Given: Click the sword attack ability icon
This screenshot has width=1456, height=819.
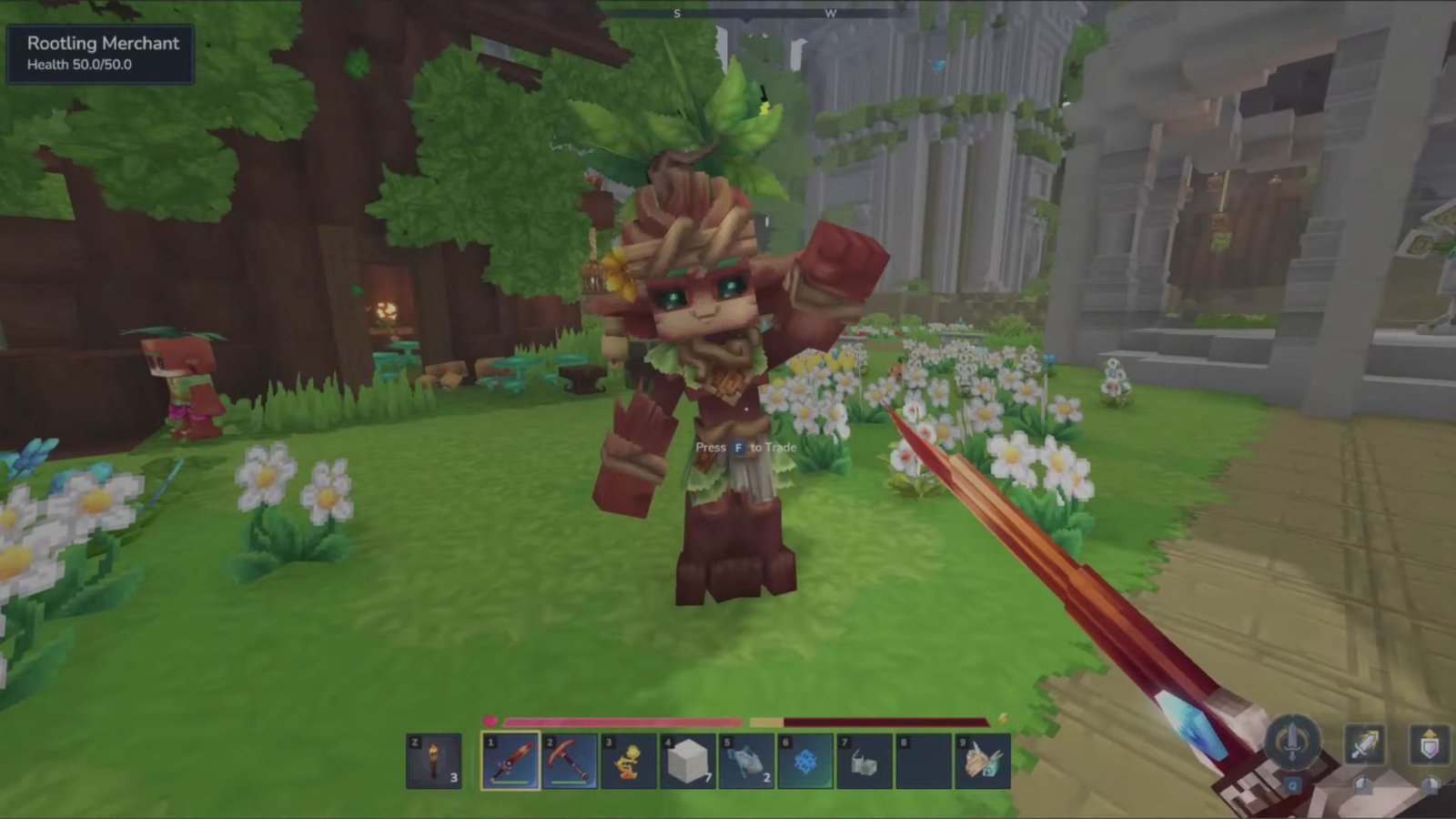Looking at the screenshot, I should (x=1365, y=744).
